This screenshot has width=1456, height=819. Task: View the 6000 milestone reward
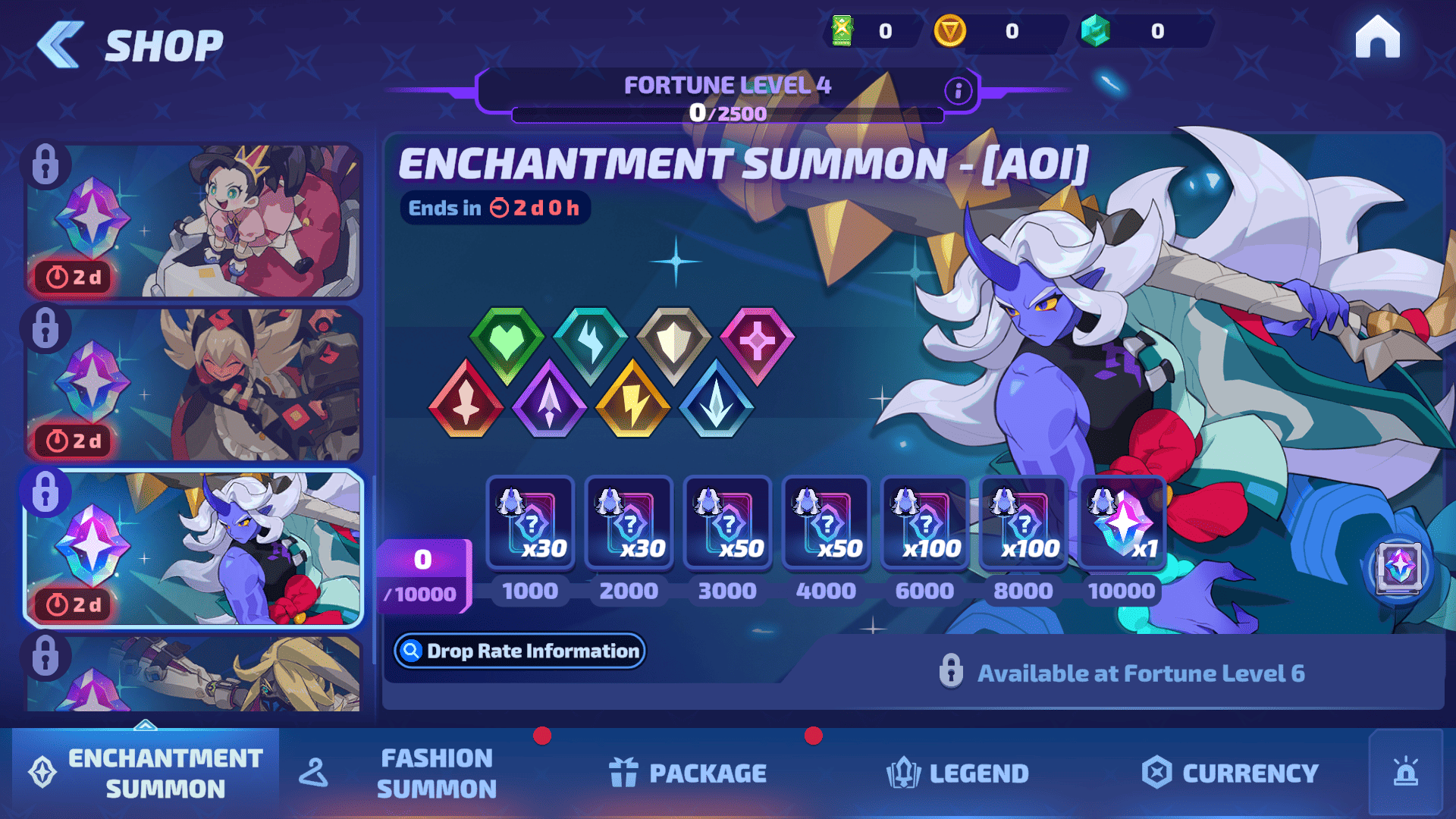(x=924, y=522)
